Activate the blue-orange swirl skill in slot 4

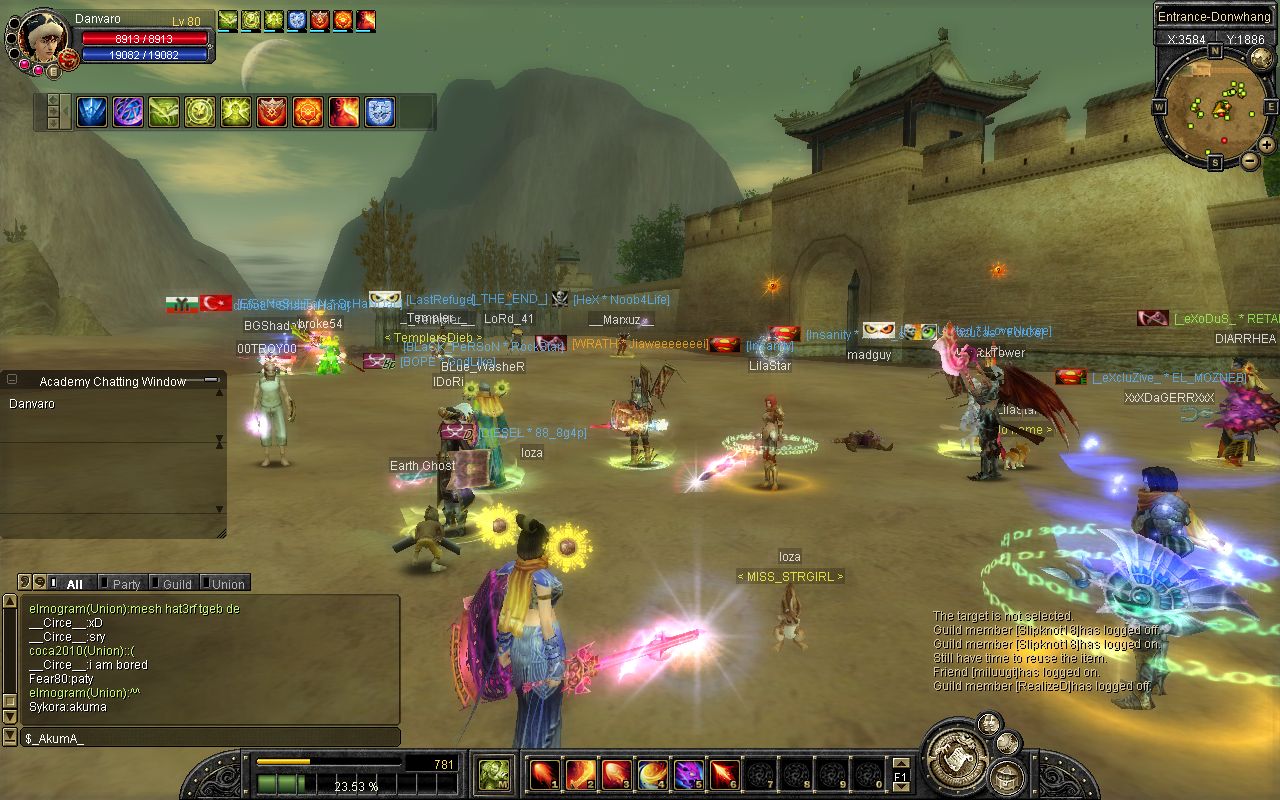pyautogui.click(x=652, y=774)
